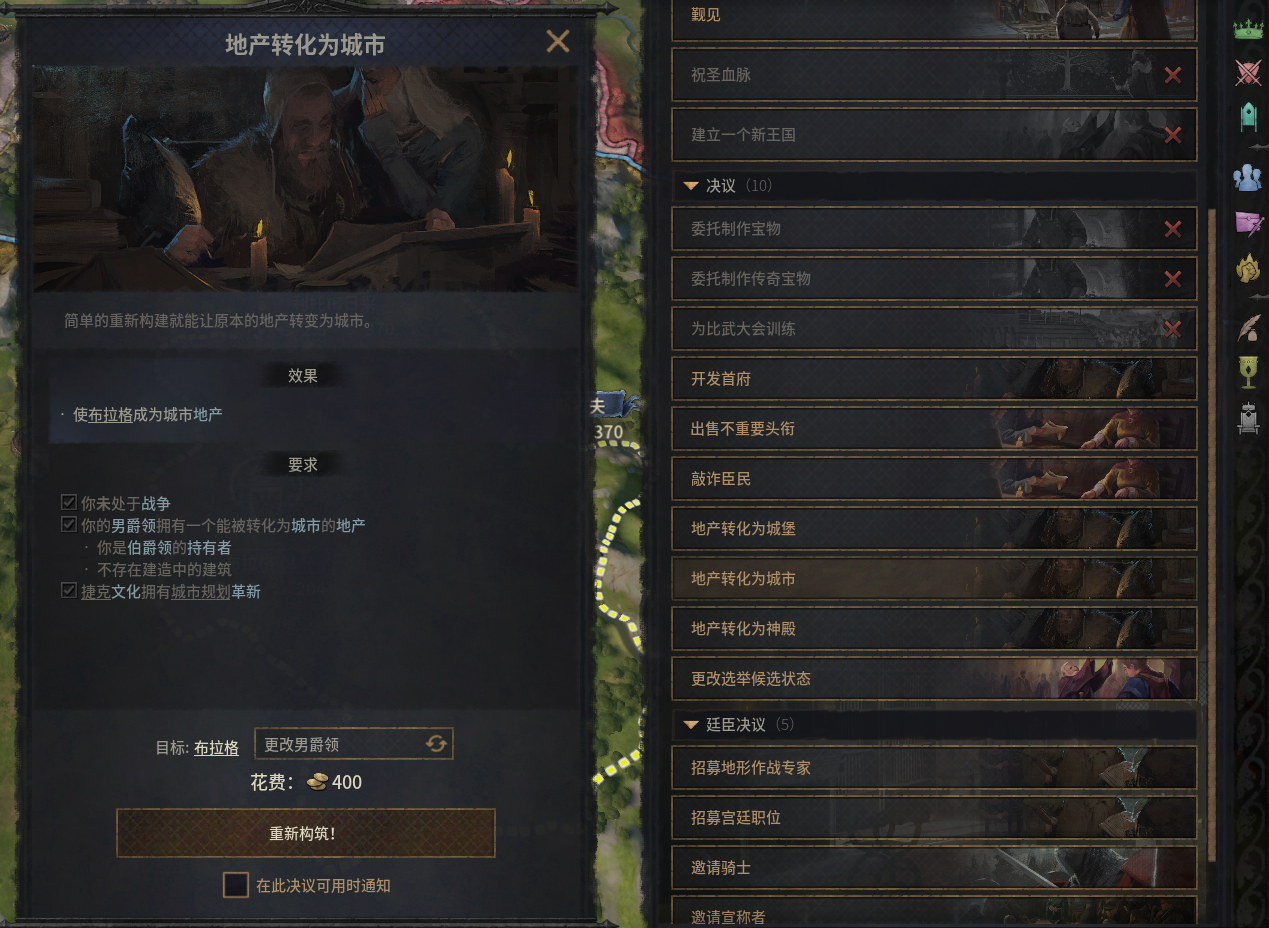The width and height of the screenshot is (1269, 928).
Task: Click the 委托制作宝物 decision row
Action: pos(933,229)
